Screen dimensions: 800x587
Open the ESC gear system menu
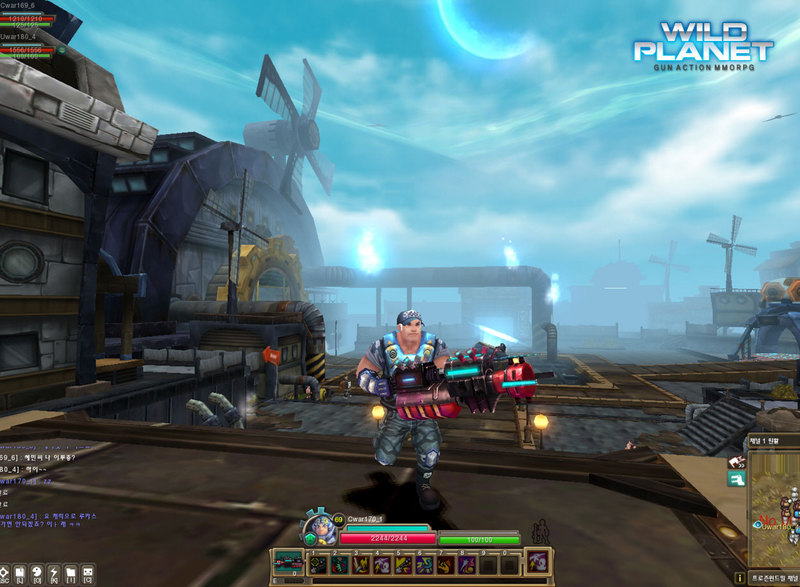click(7, 574)
